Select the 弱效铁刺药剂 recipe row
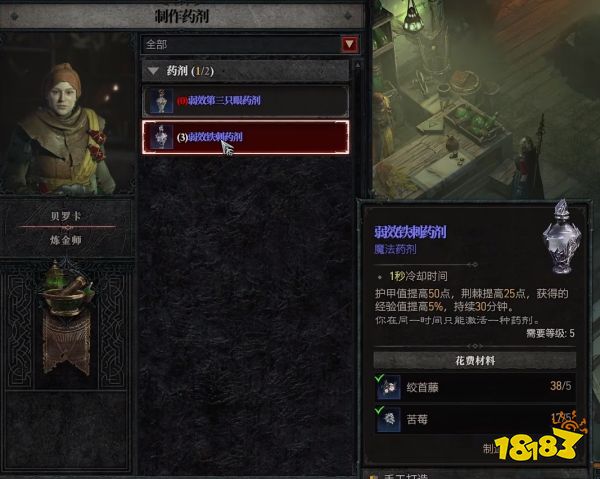600x479 pixels. tap(246, 137)
